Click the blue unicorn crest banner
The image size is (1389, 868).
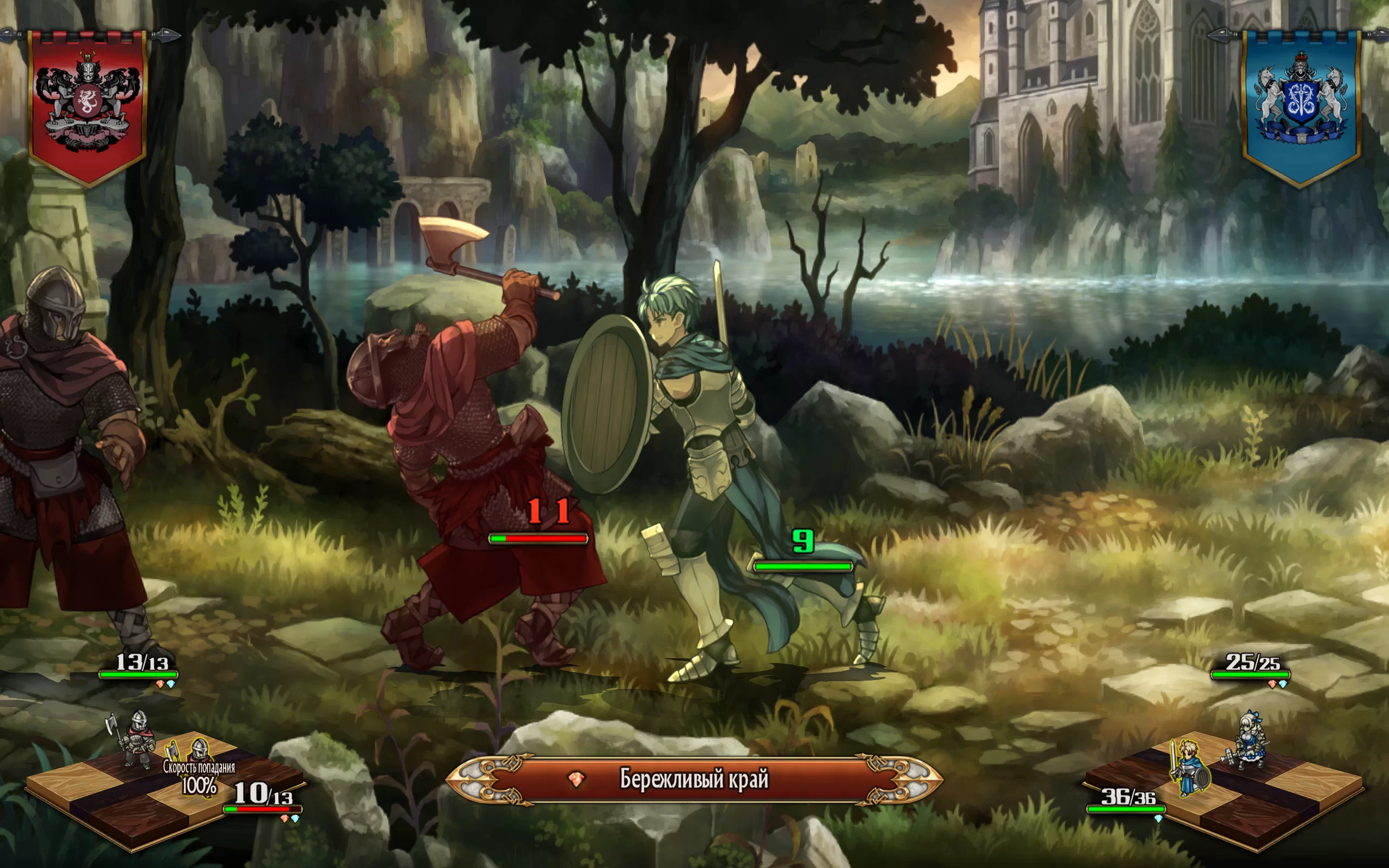click(1301, 106)
